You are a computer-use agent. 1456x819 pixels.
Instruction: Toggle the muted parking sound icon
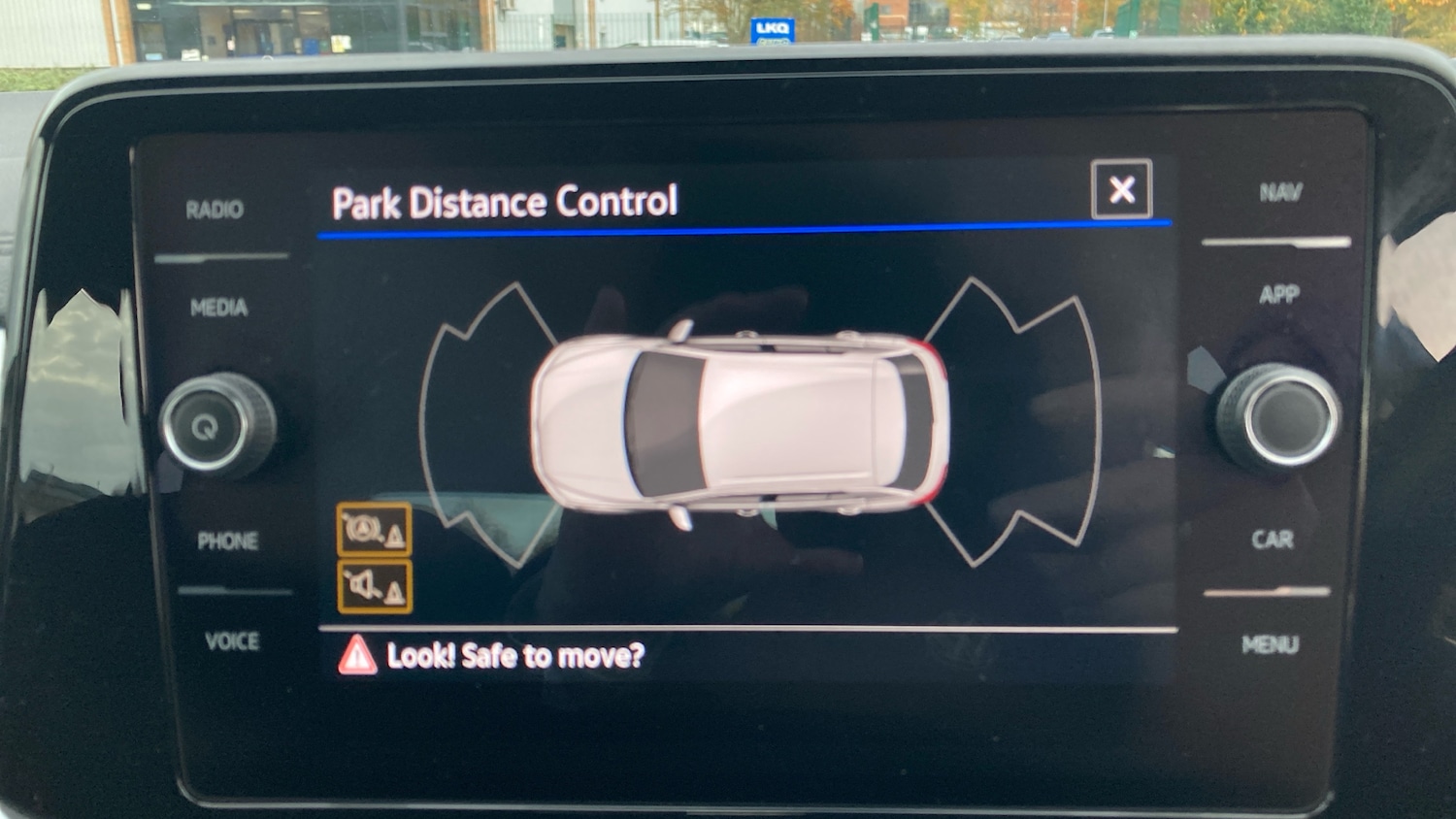374,586
